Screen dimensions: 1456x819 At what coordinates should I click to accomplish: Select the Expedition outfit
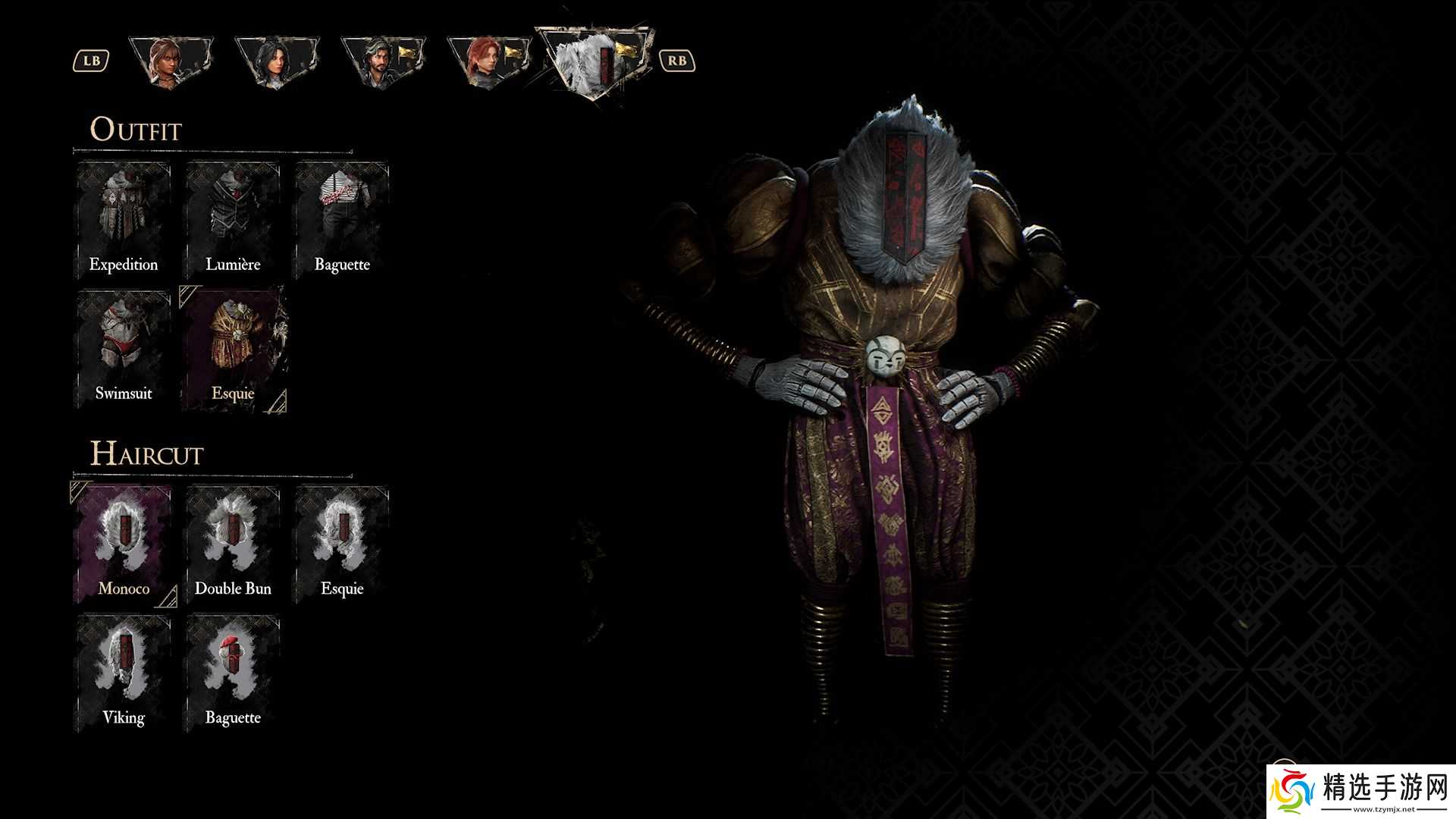124,220
